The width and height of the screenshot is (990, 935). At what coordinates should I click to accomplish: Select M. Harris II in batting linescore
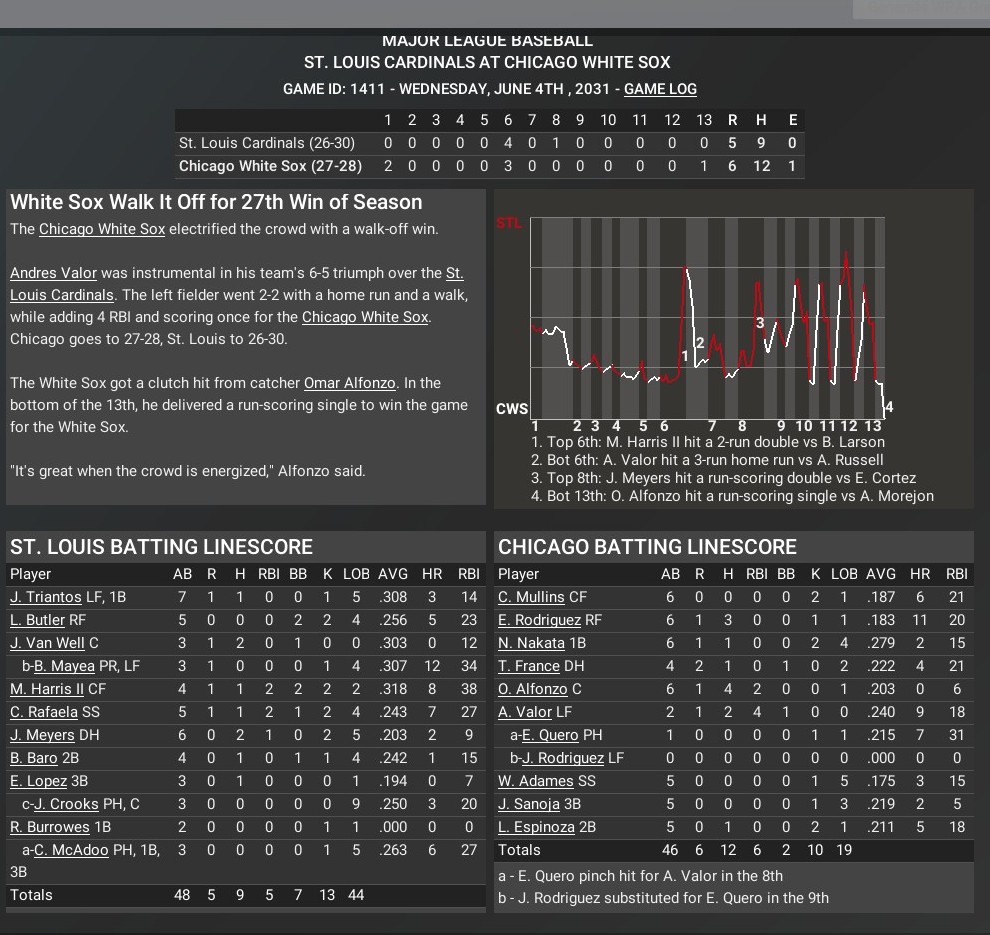tap(47, 689)
